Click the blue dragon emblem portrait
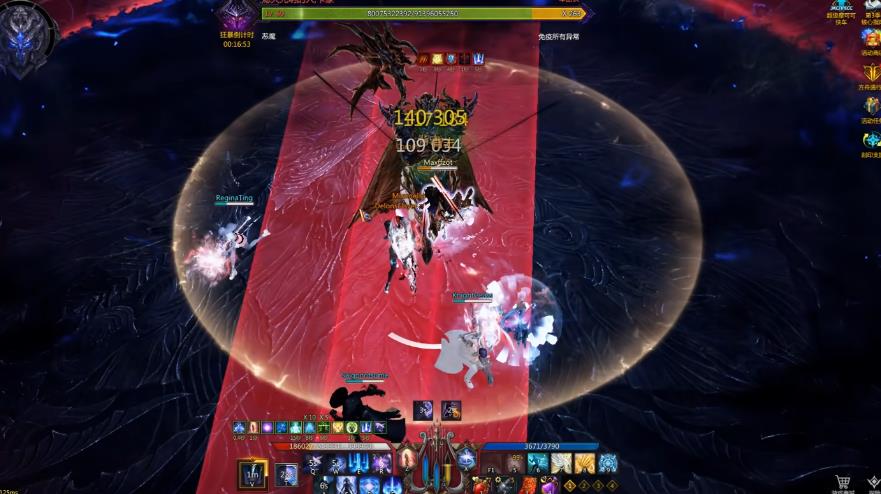 tap(24, 40)
